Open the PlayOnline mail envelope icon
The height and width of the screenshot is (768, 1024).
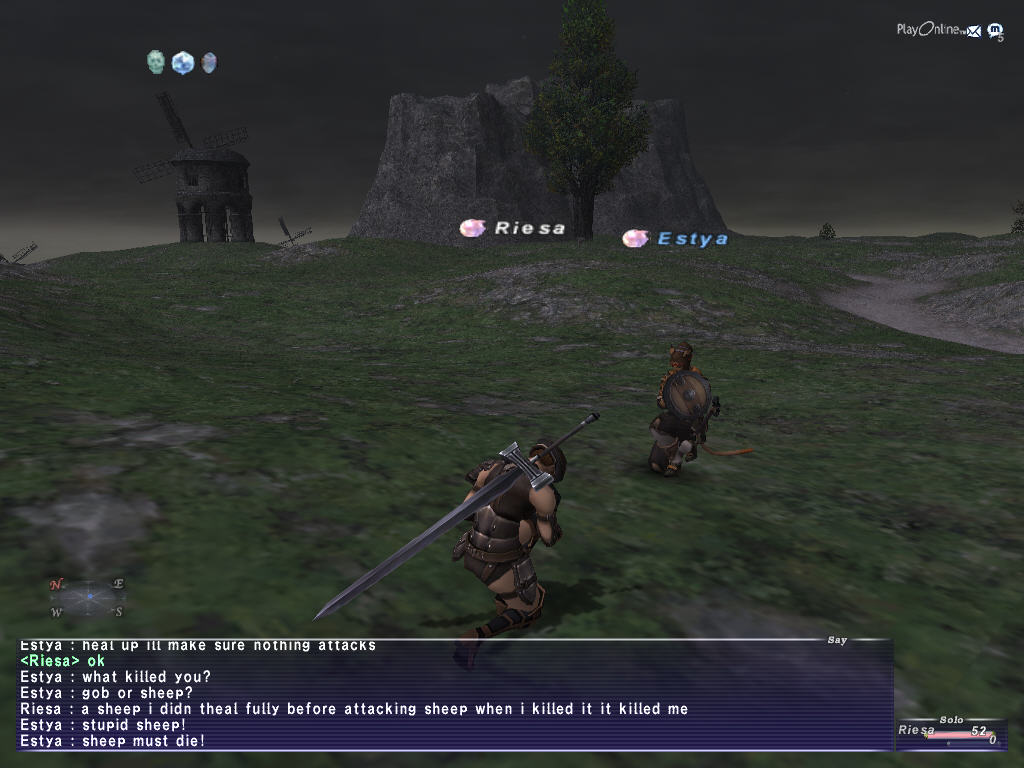click(x=973, y=31)
